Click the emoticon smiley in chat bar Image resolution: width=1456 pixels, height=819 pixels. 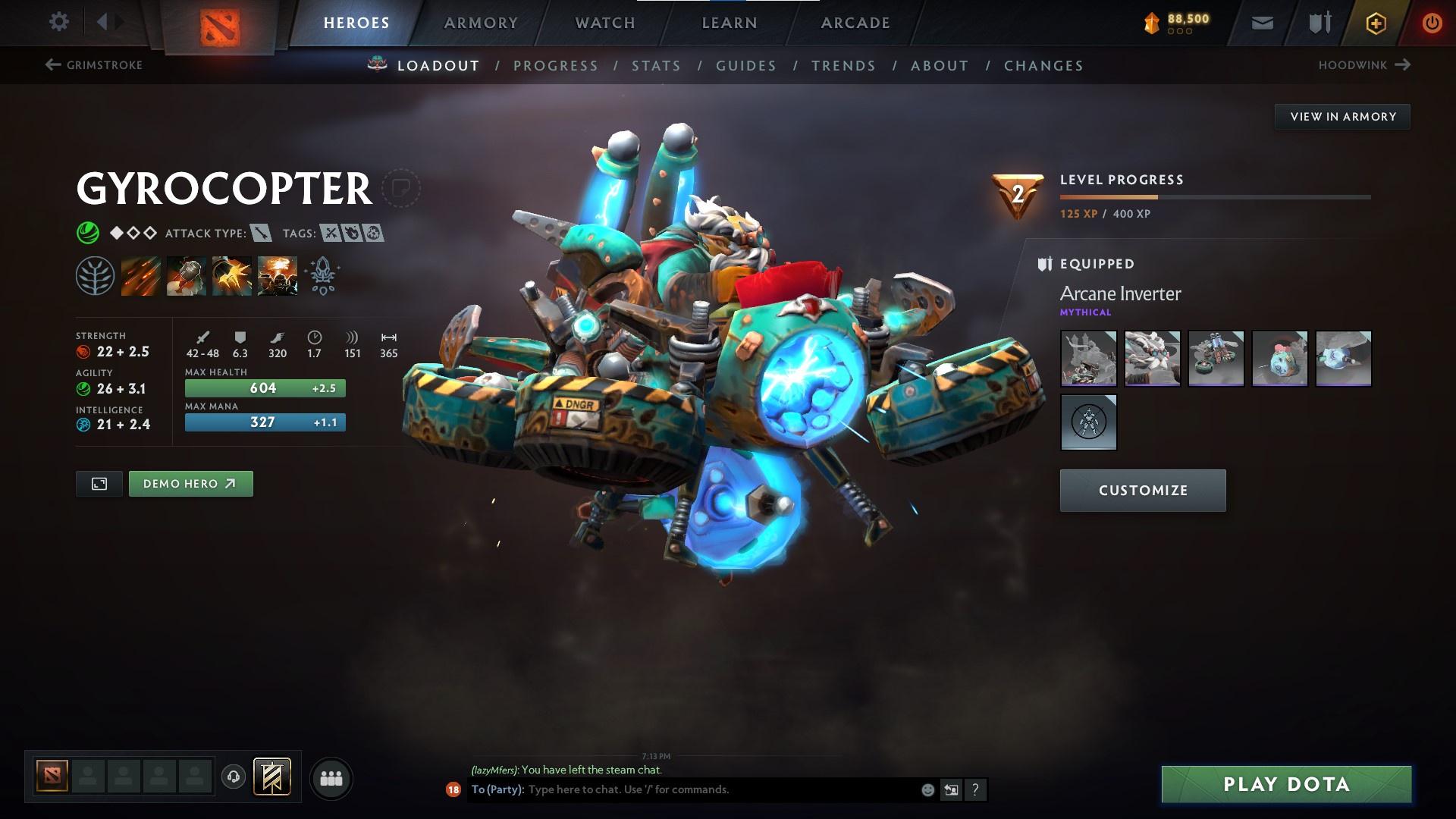(x=927, y=789)
